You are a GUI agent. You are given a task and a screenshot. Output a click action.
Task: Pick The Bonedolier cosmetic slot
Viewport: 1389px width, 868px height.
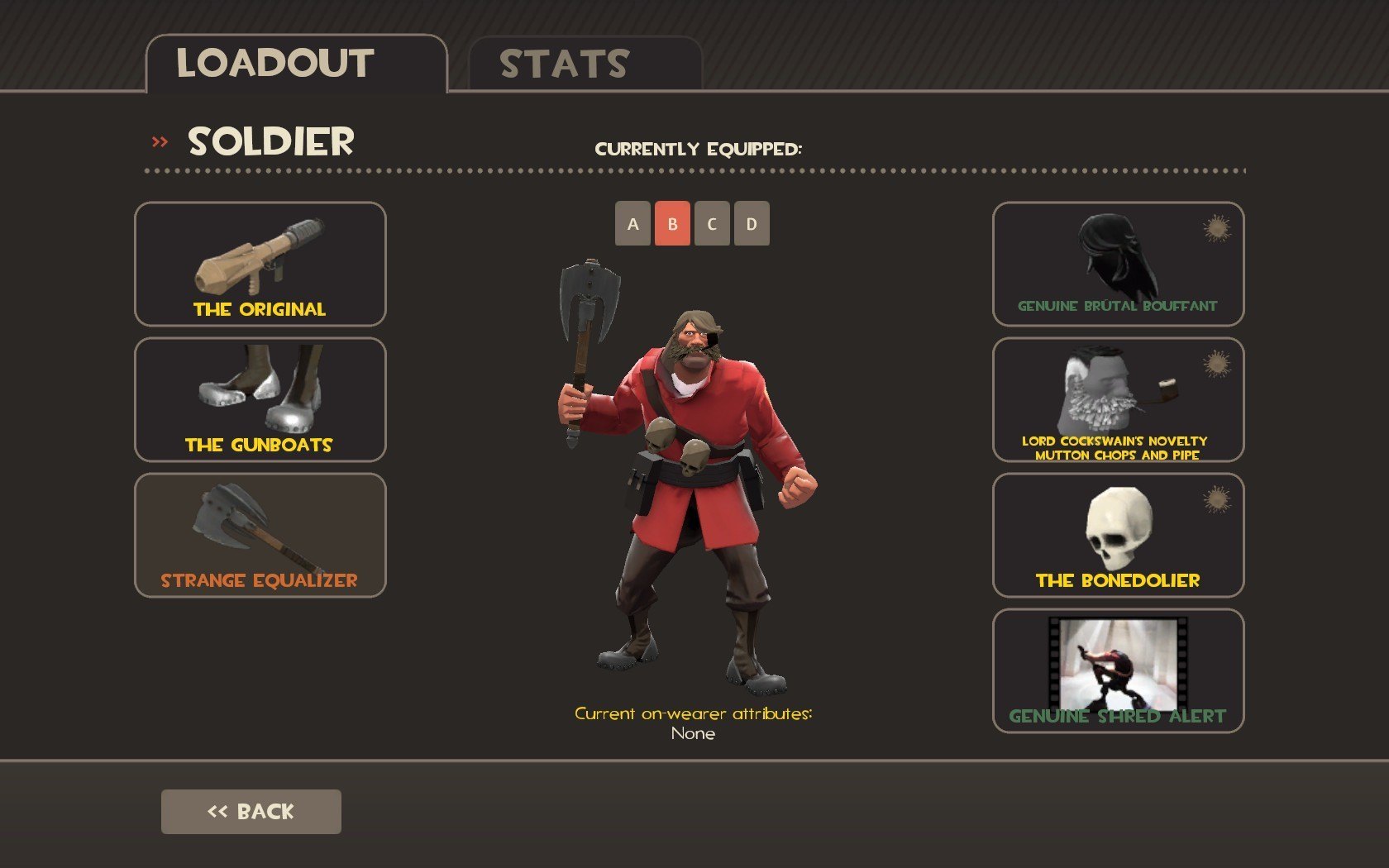point(1118,535)
